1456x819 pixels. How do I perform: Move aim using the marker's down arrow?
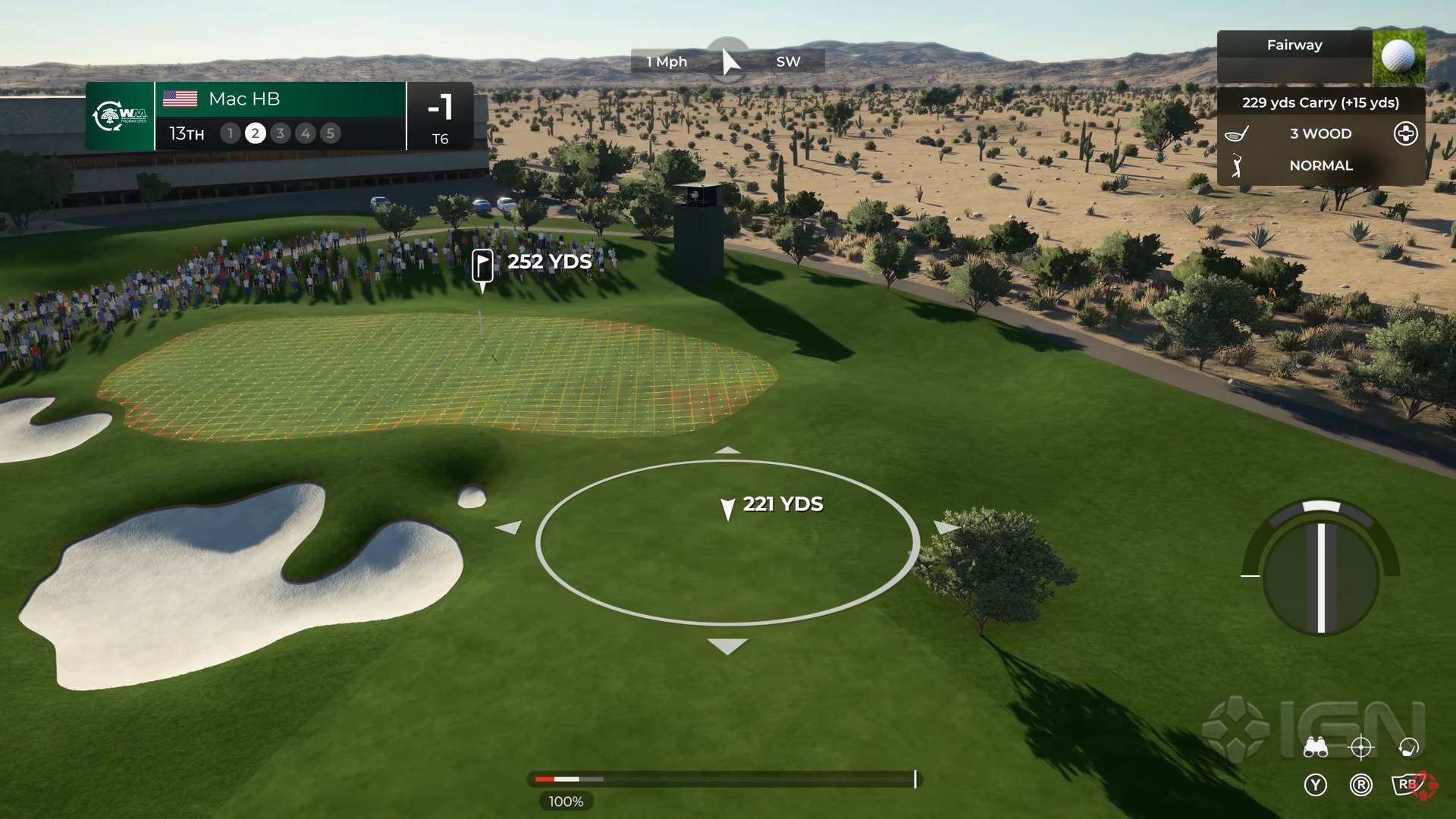(727, 646)
